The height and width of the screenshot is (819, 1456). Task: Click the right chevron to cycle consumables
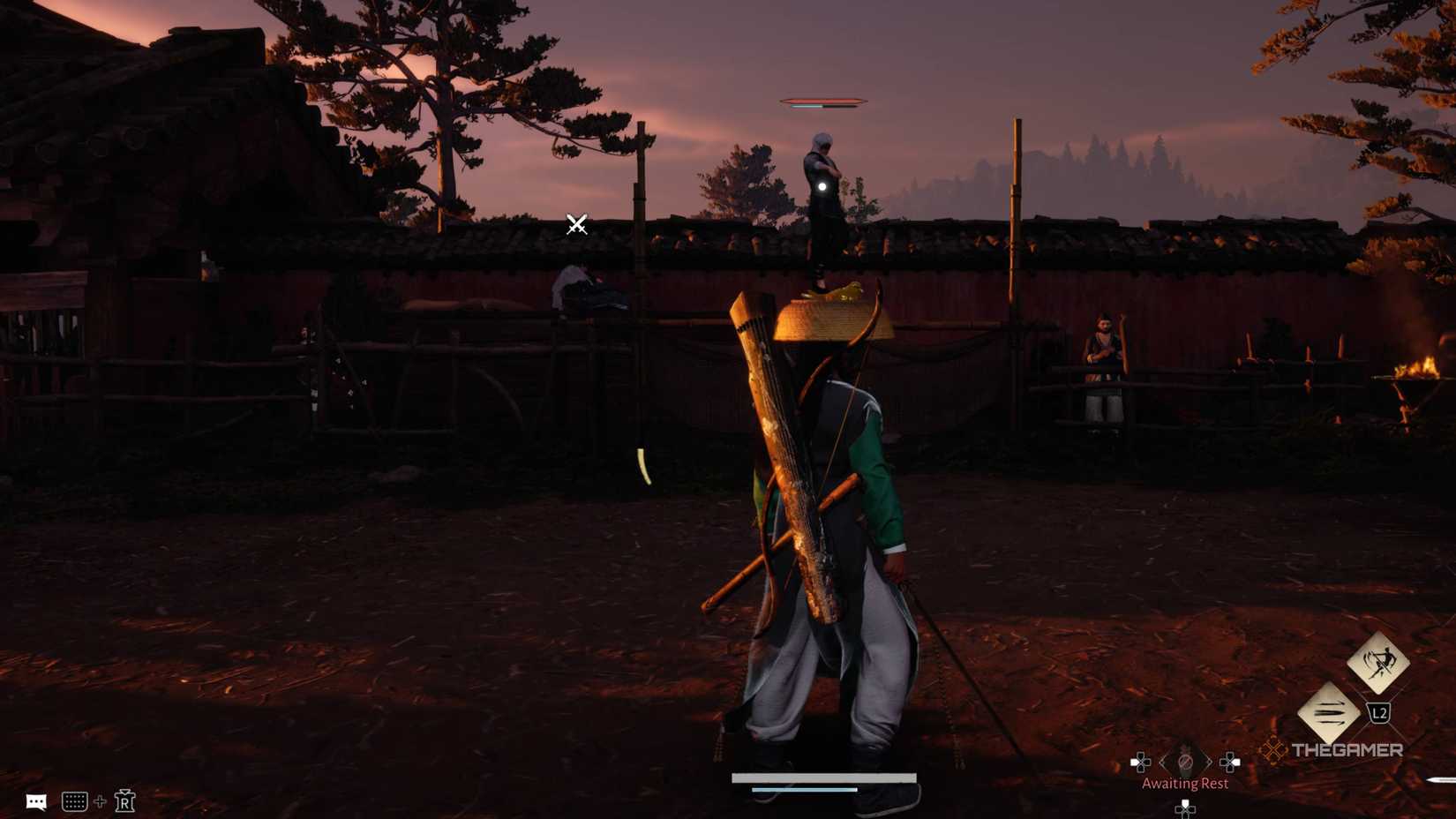pyautogui.click(x=1210, y=761)
